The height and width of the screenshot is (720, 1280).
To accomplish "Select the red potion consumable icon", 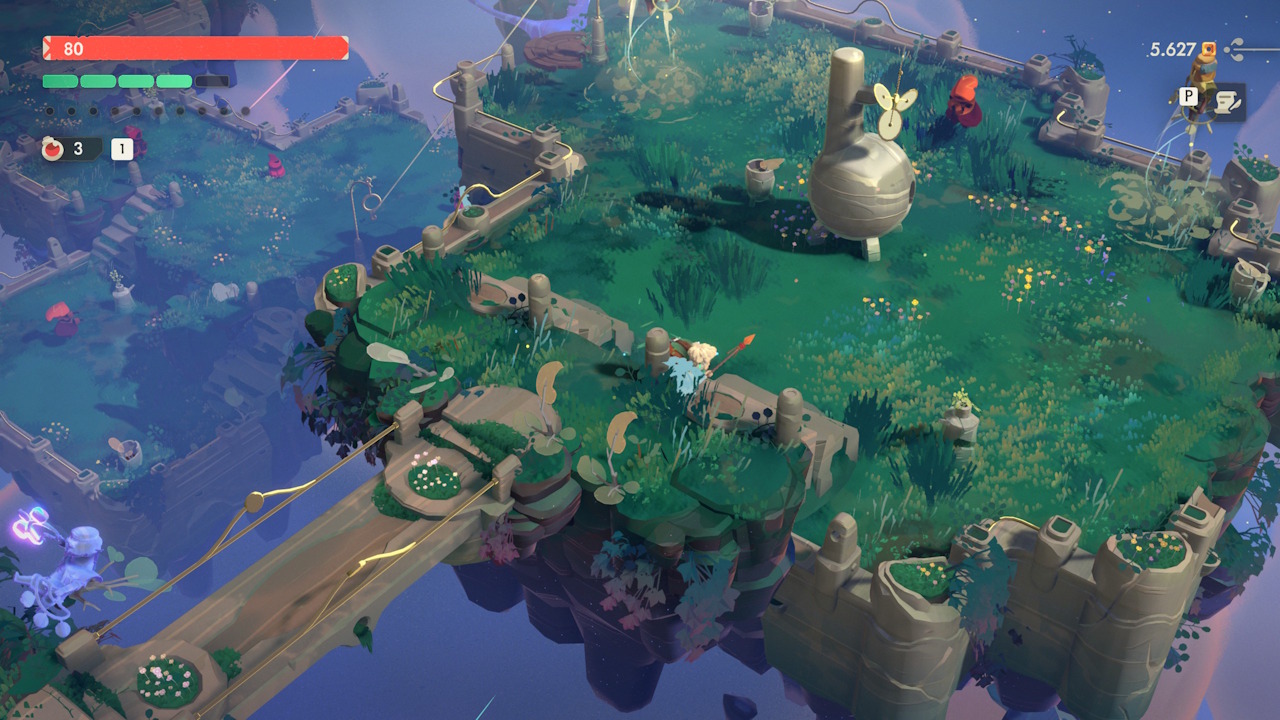I will coord(53,147).
